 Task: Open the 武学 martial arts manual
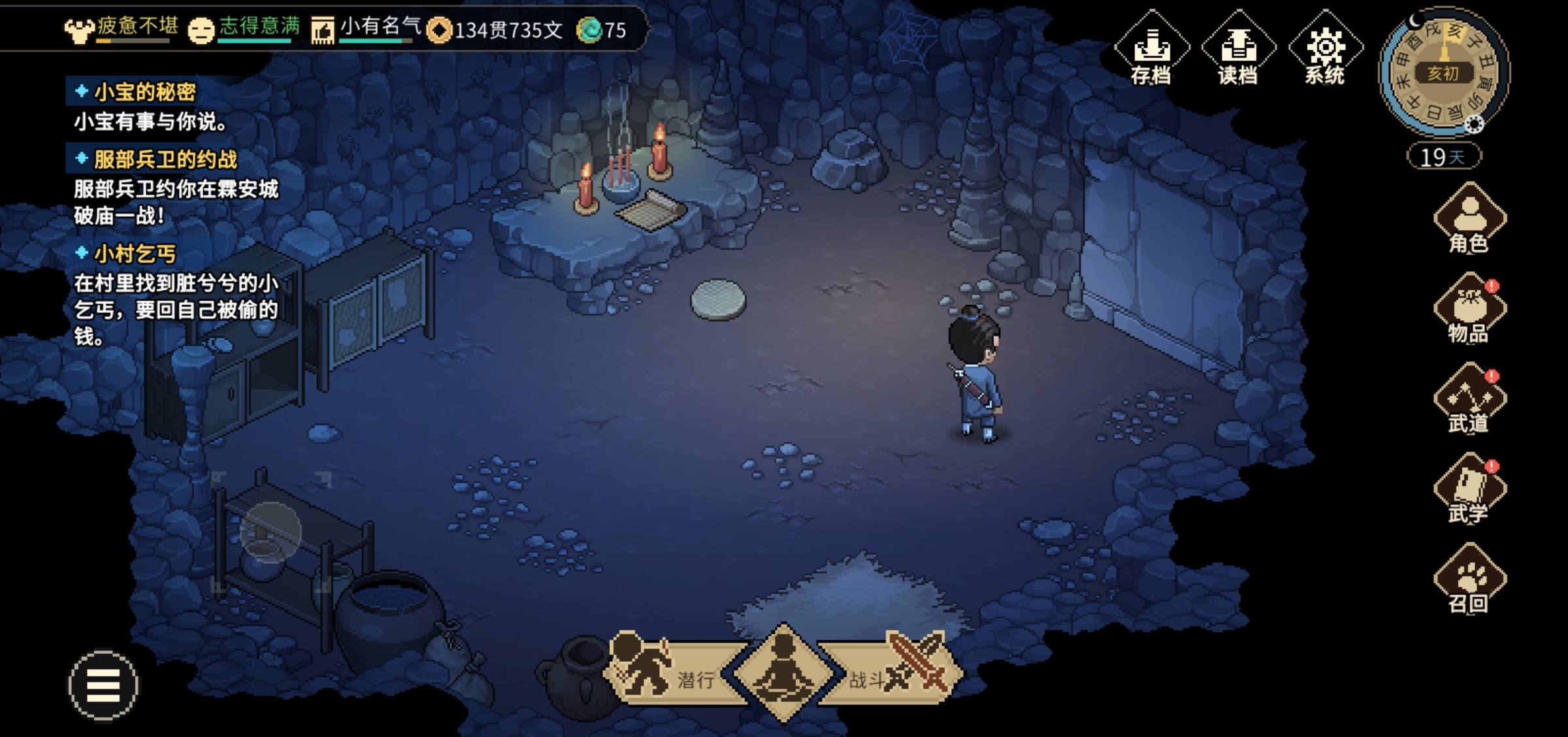pos(1469,490)
